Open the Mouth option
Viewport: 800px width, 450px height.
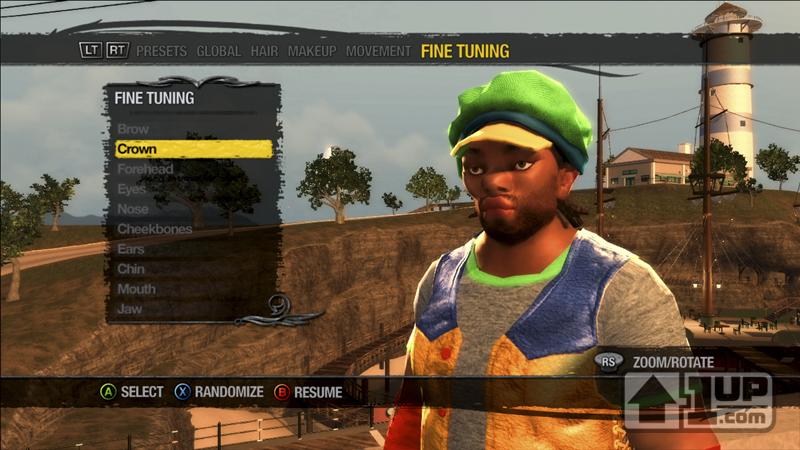[x=136, y=289]
